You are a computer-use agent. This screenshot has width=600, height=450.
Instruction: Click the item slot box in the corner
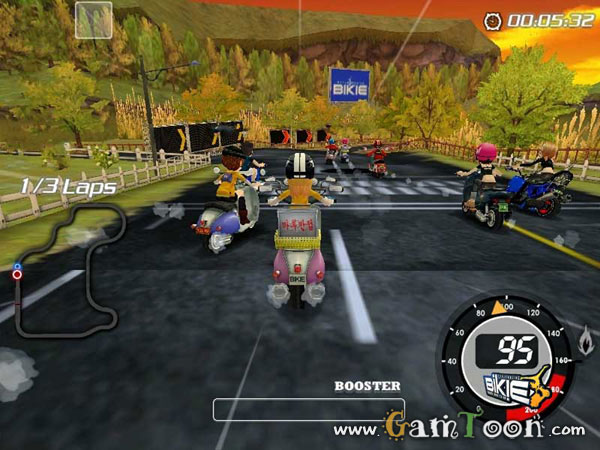click(93, 20)
